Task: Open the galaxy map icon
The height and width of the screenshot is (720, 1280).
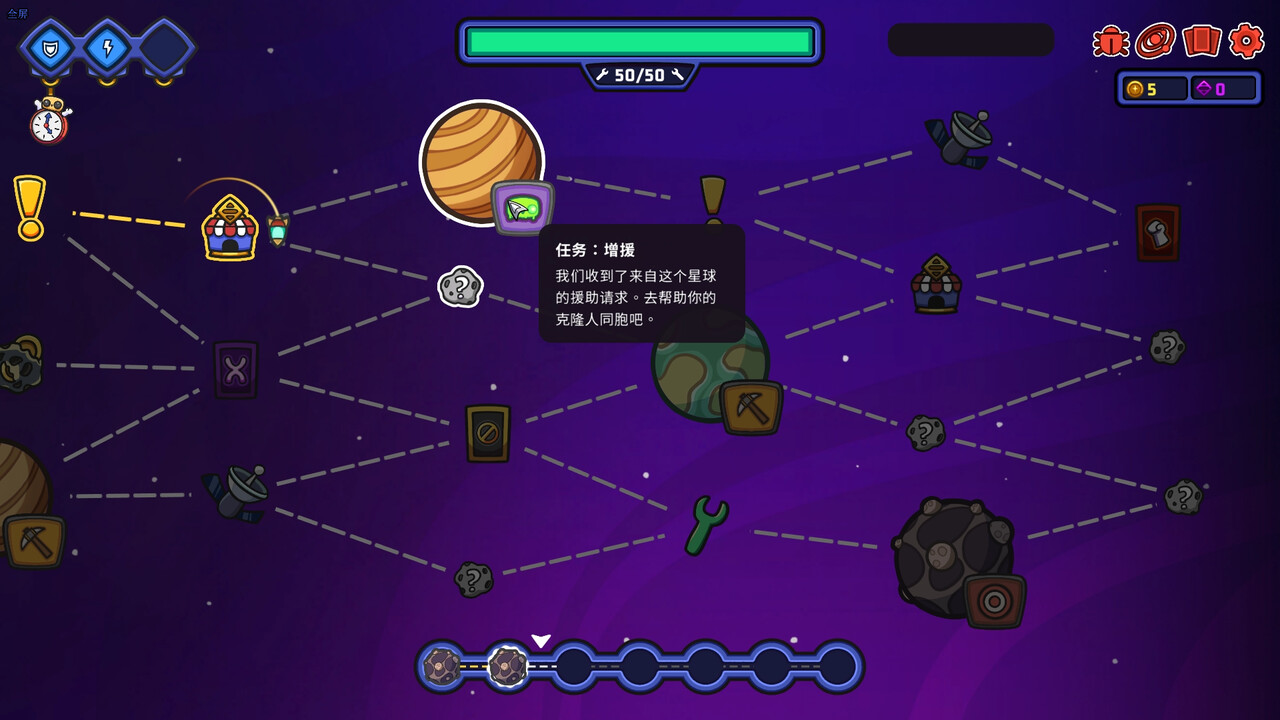Action: 1157,42
